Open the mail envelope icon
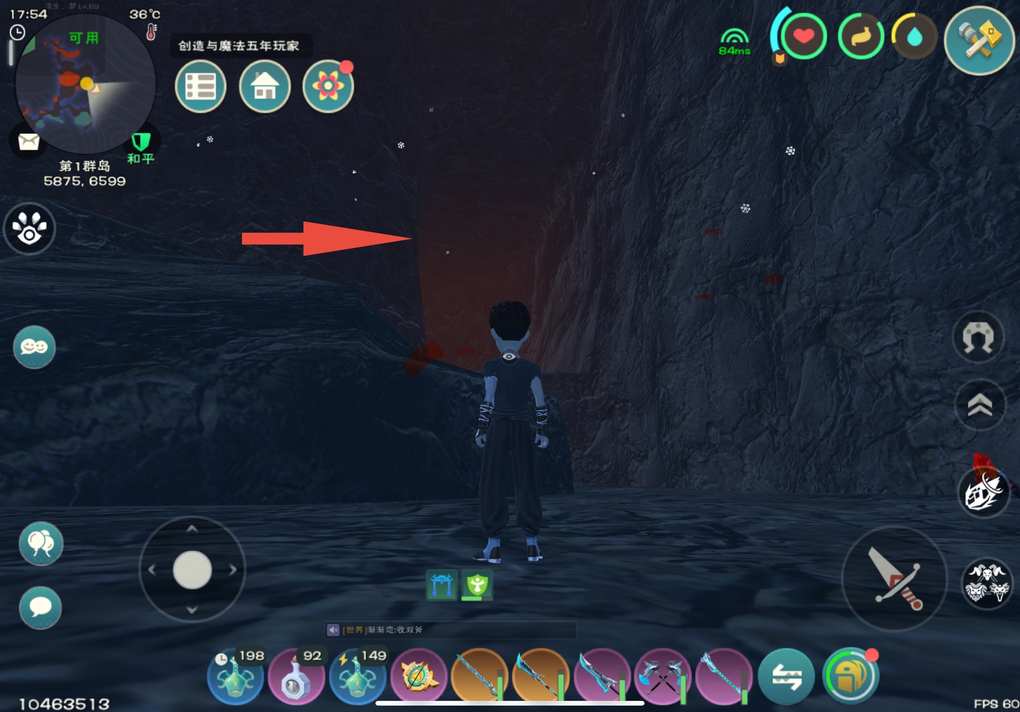The height and width of the screenshot is (712, 1020). (27, 141)
